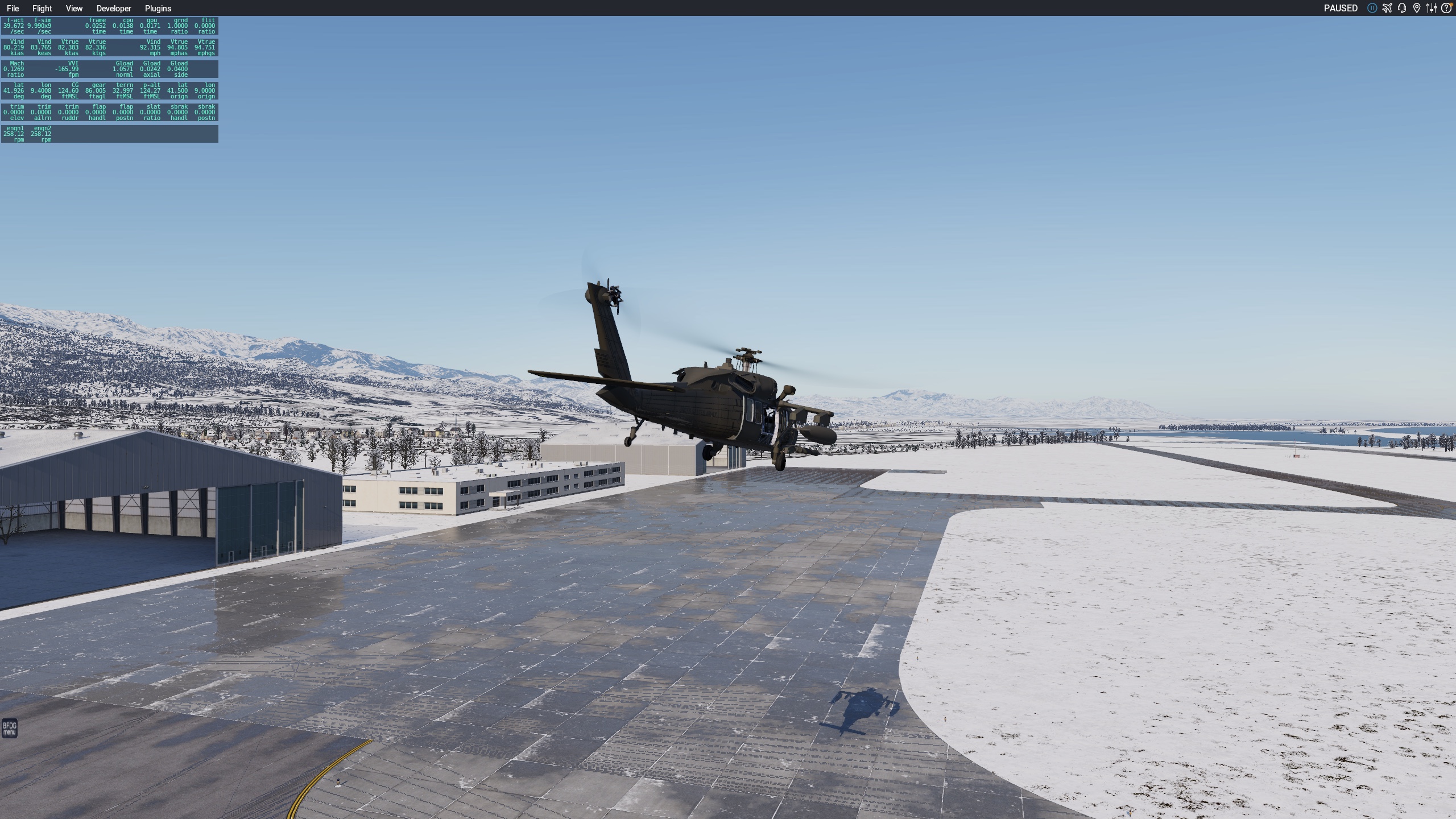The image size is (1456, 819).
Task: Expand the View menu dropdown
Action: (73, 8)
